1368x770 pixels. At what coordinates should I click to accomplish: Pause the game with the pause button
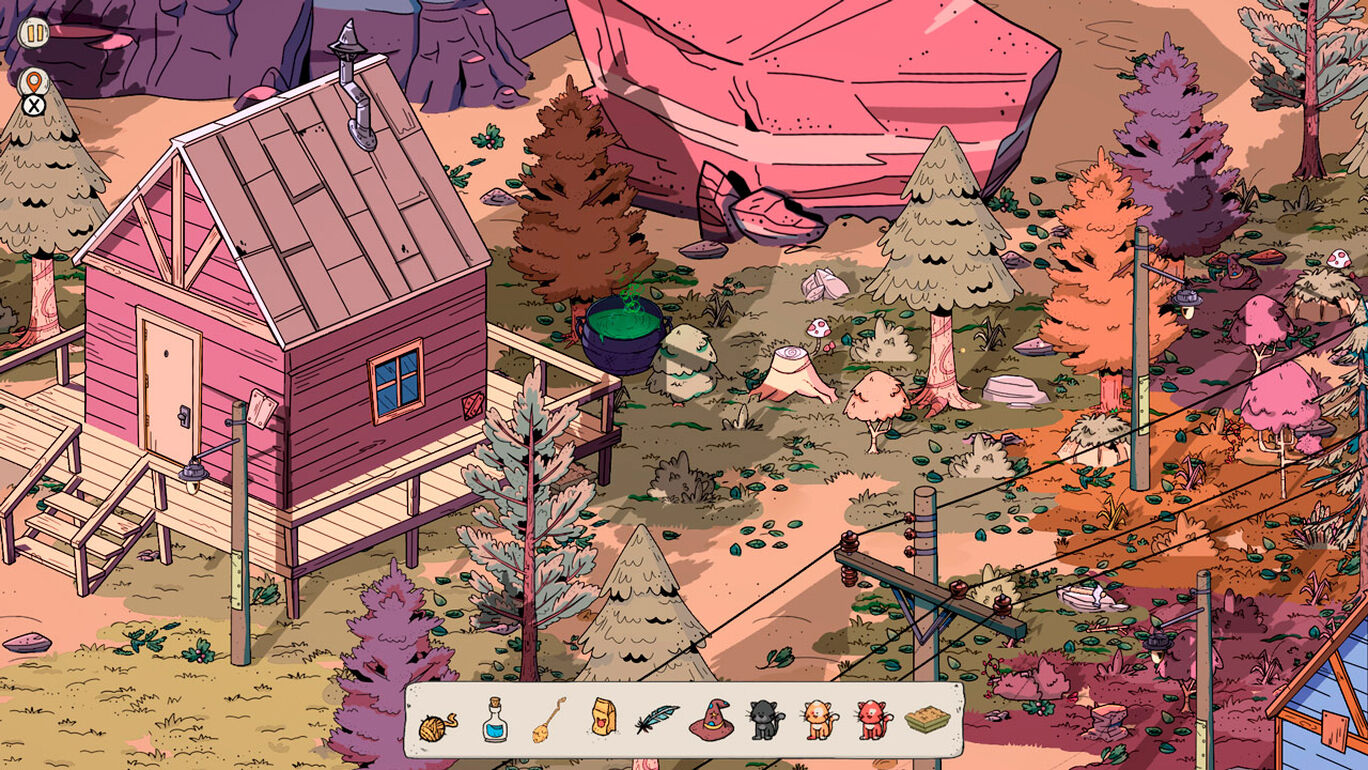pos(34,32)
